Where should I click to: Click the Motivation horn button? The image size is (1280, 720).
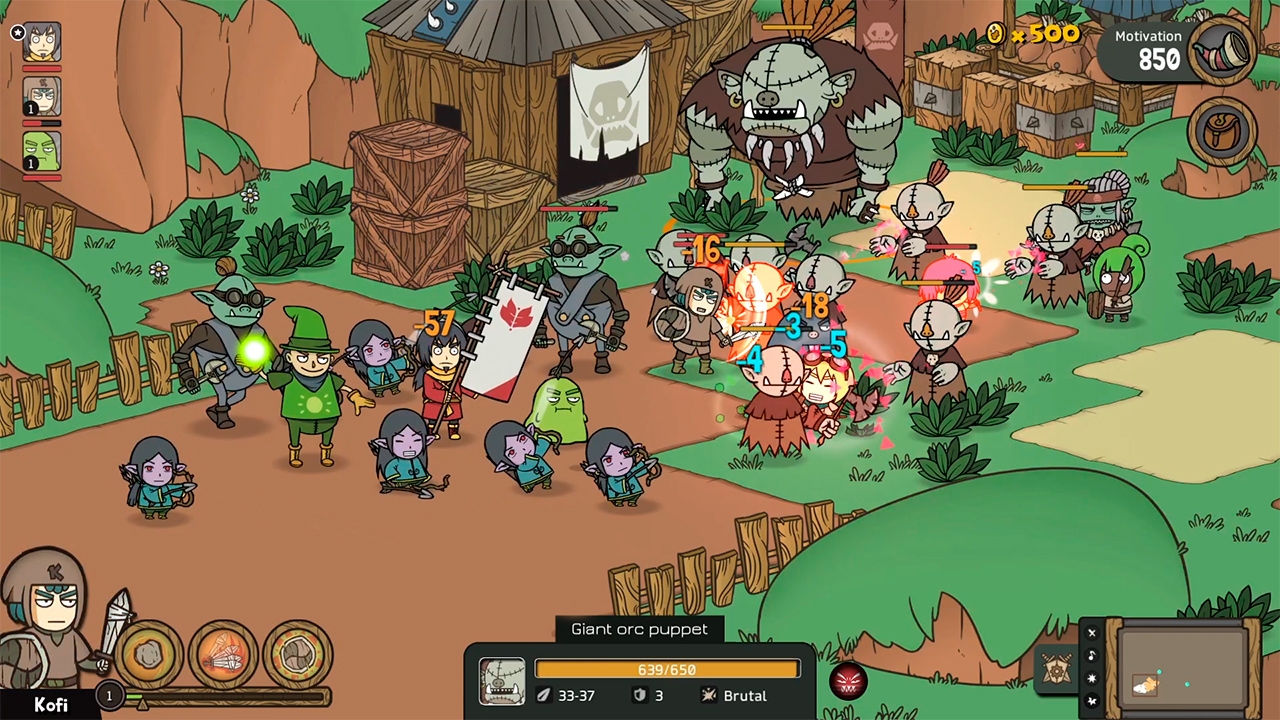click(1222, 50)
